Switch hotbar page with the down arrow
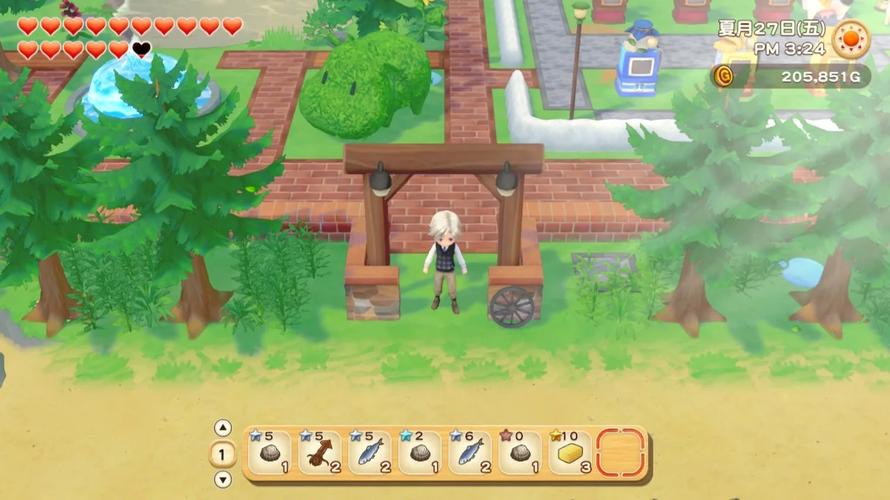 click(x=223, y=479)
